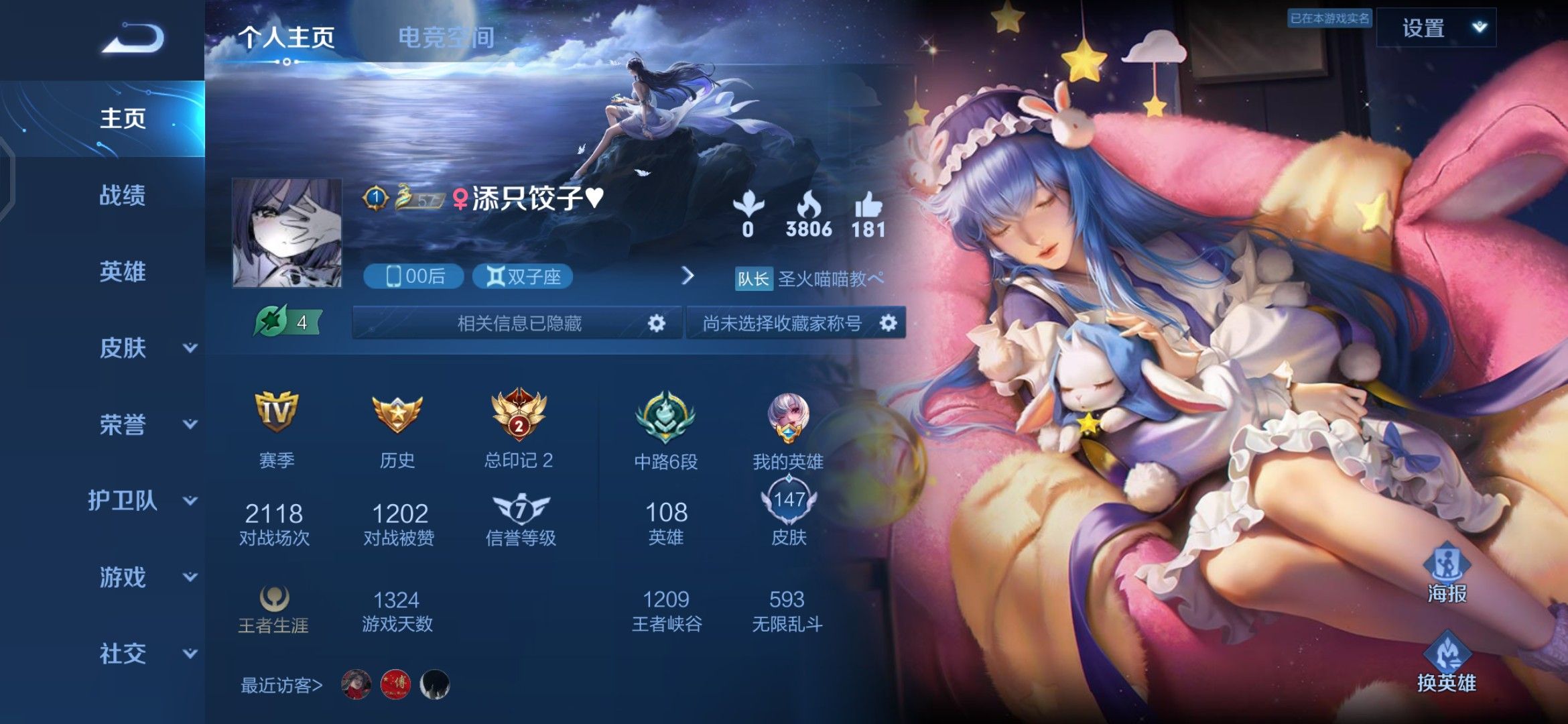Open the 我的英雄 my hero avatar icon
Image resolution: width=1568 pixels, height=724 pixels.
[787, 419]
